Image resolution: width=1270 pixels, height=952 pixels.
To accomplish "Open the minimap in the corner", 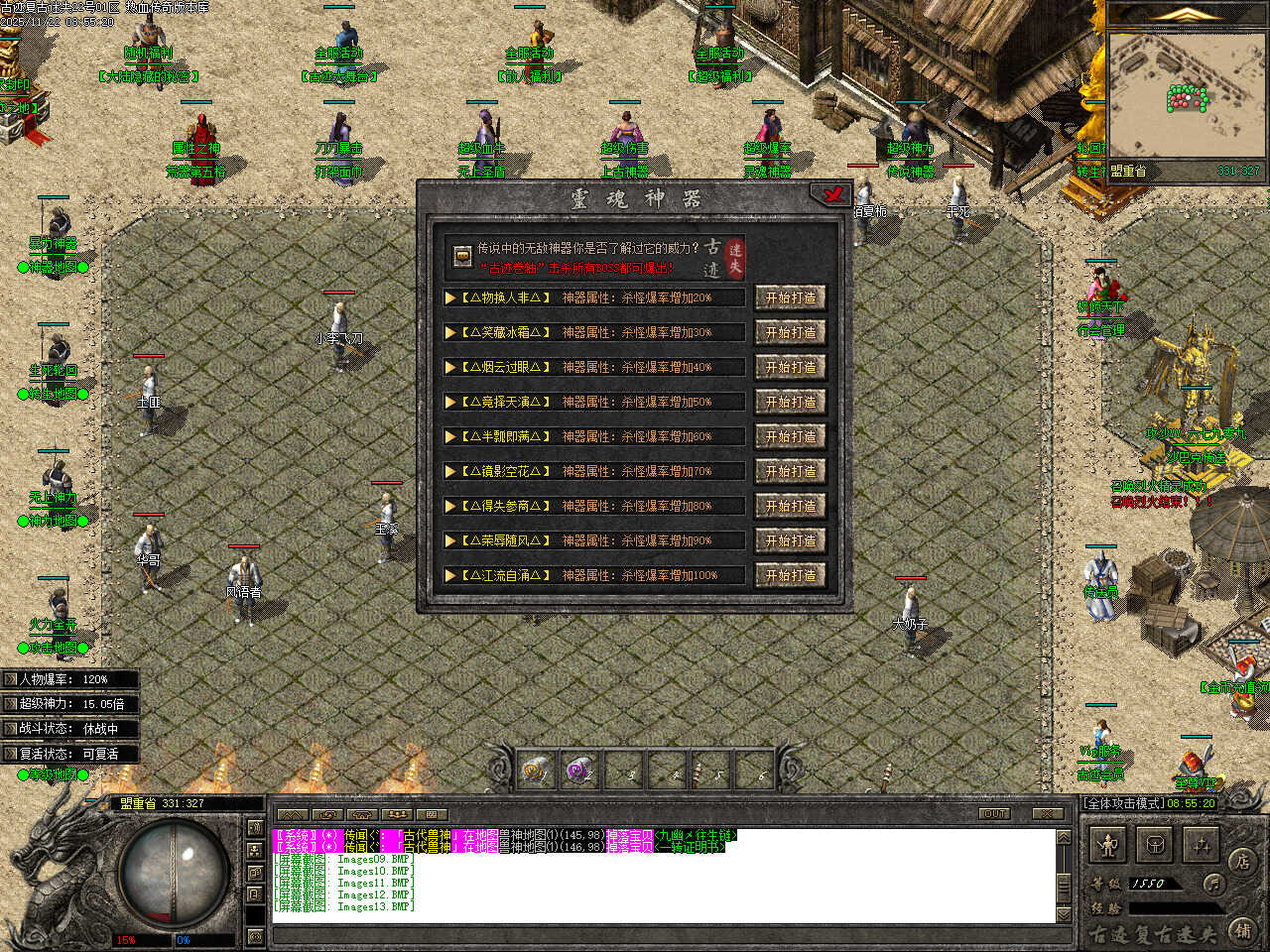I will (1187, 97).
